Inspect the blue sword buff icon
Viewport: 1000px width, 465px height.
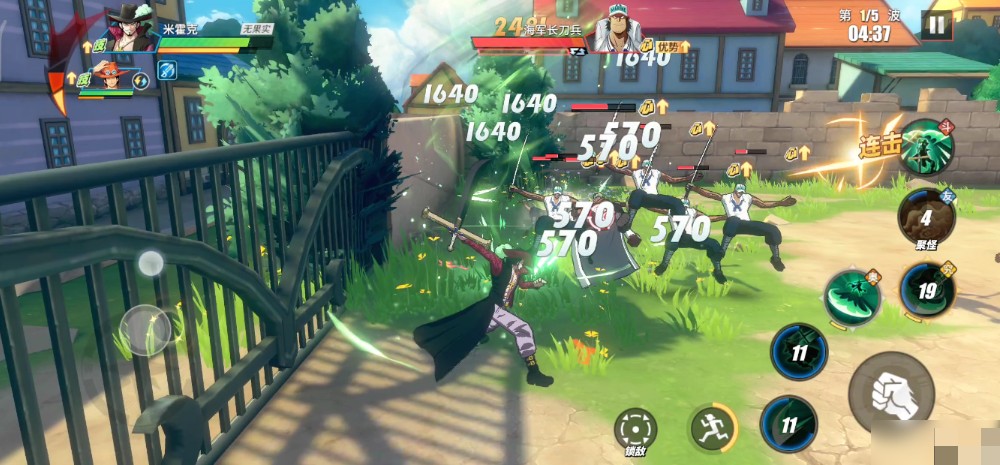click(167, 70)
